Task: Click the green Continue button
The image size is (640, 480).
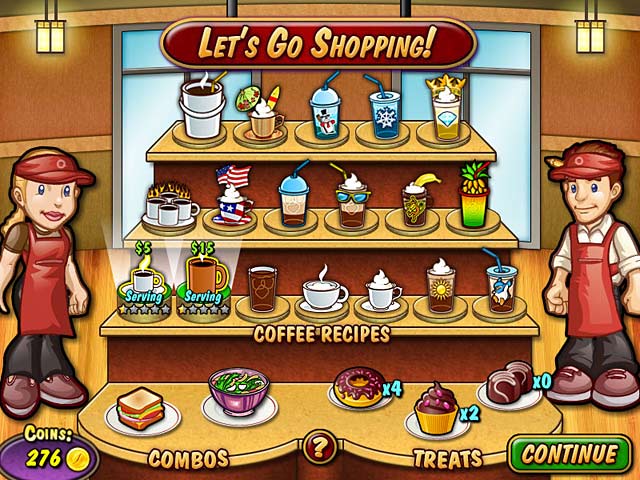Action: (569, 452)
